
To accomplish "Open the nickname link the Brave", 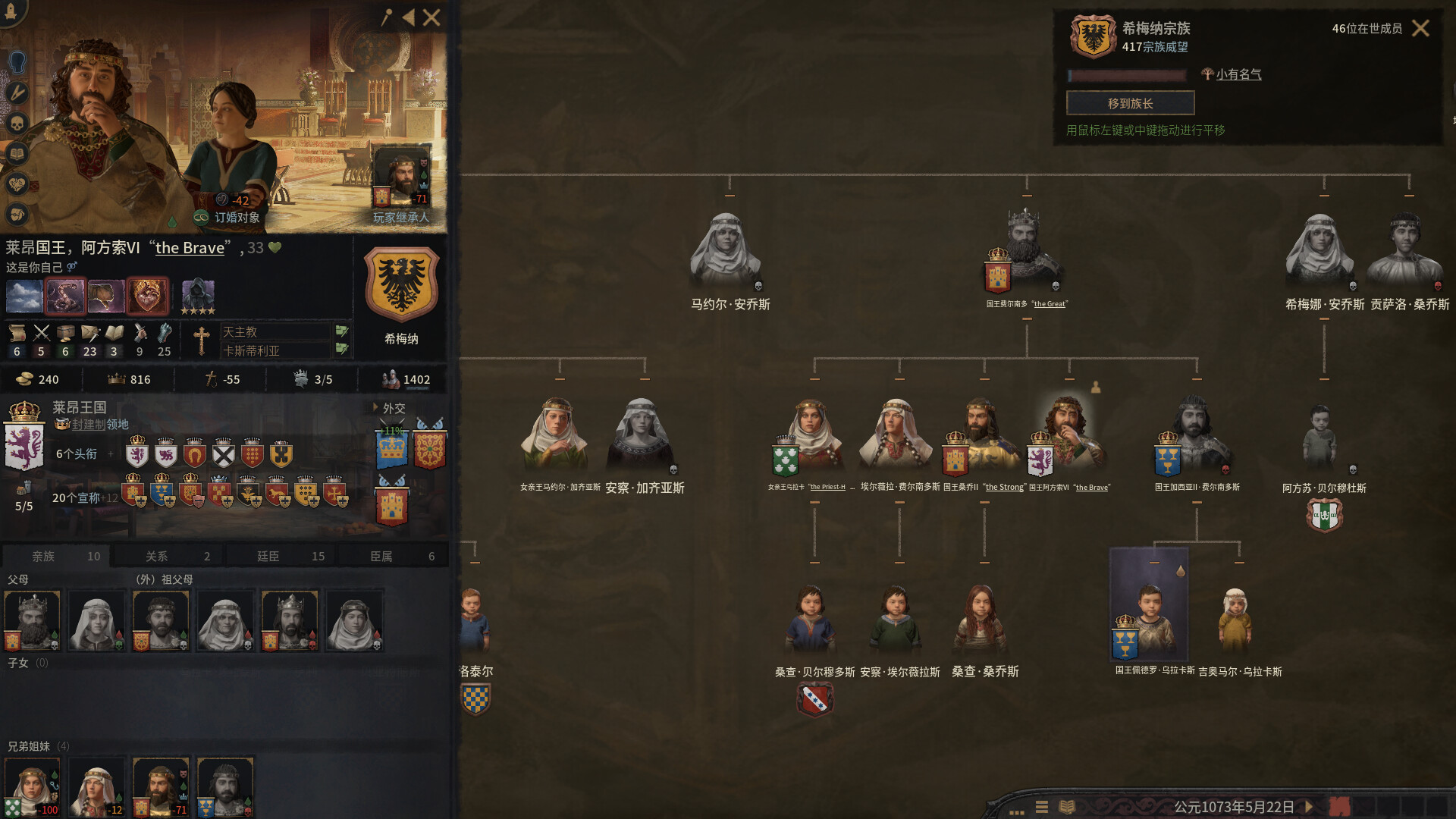I will point(190,247).
